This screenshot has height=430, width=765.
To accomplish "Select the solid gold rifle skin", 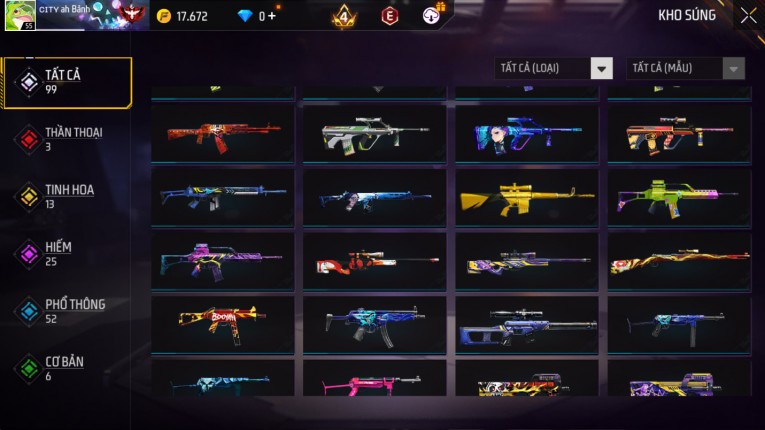I will tap(526, 197).
